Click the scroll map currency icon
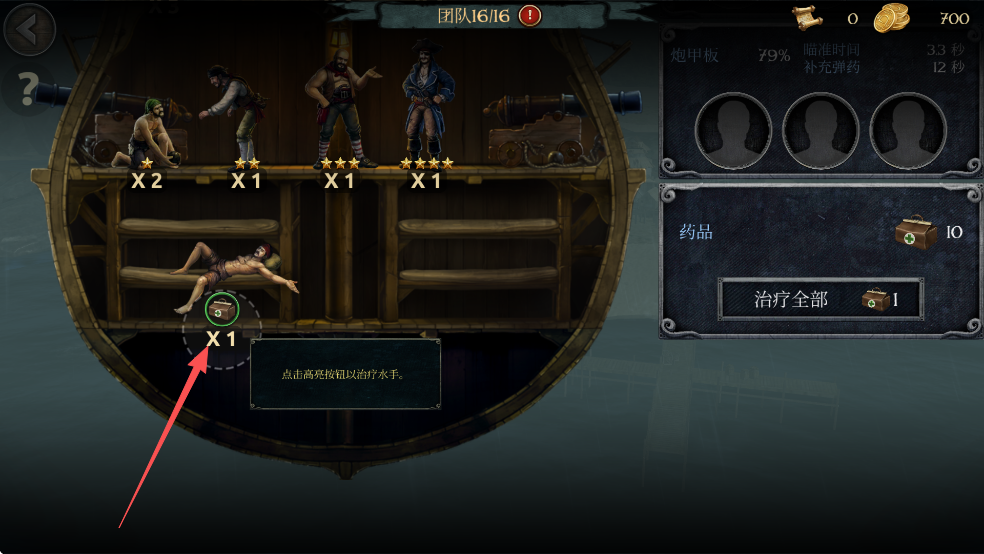The height and width of the screenshot is (554, 984). point(808,17)
